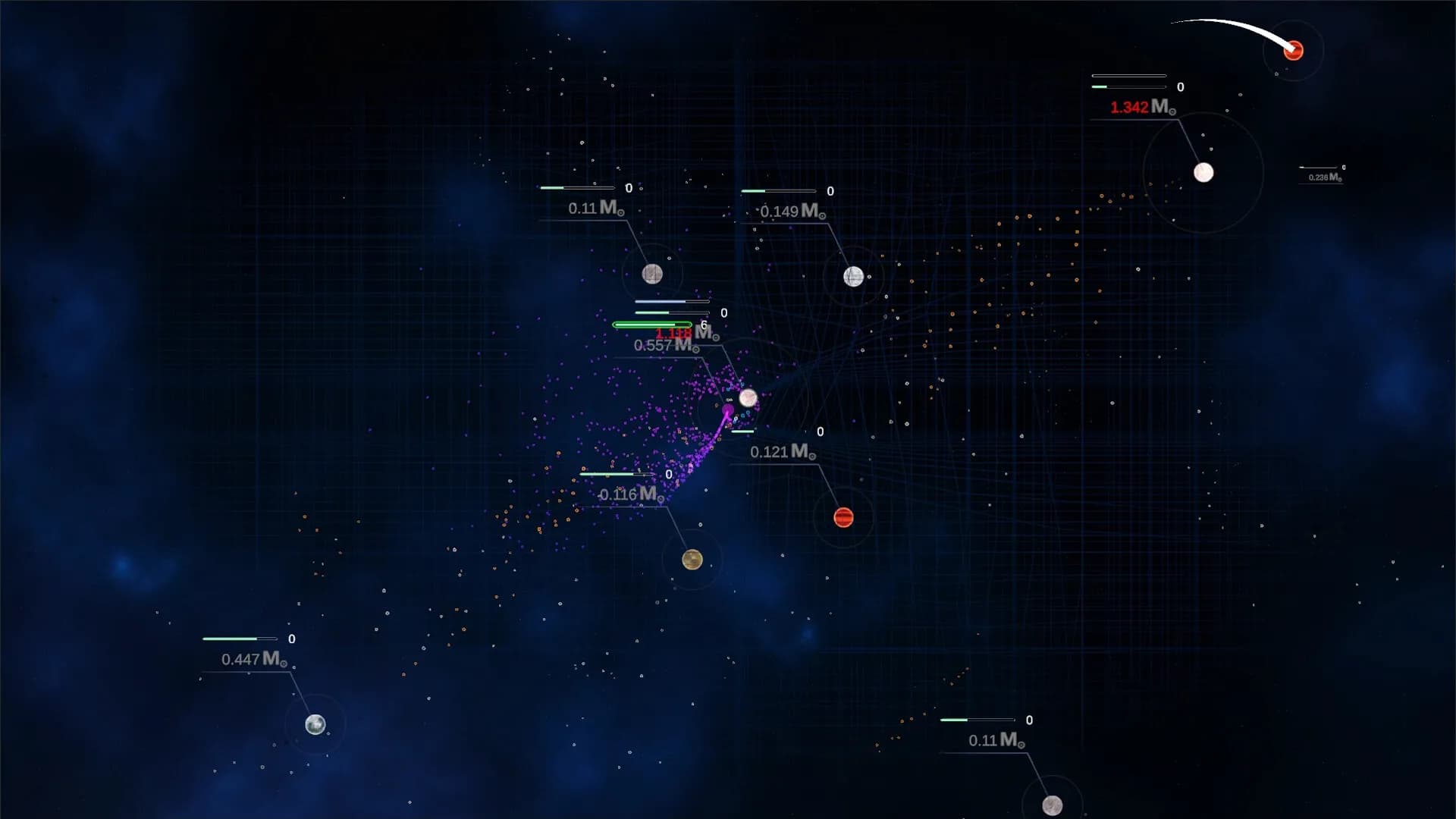Select the red striped planet labeled 0.121 M☉
1456x819 pixels.
tap(843, 517)
